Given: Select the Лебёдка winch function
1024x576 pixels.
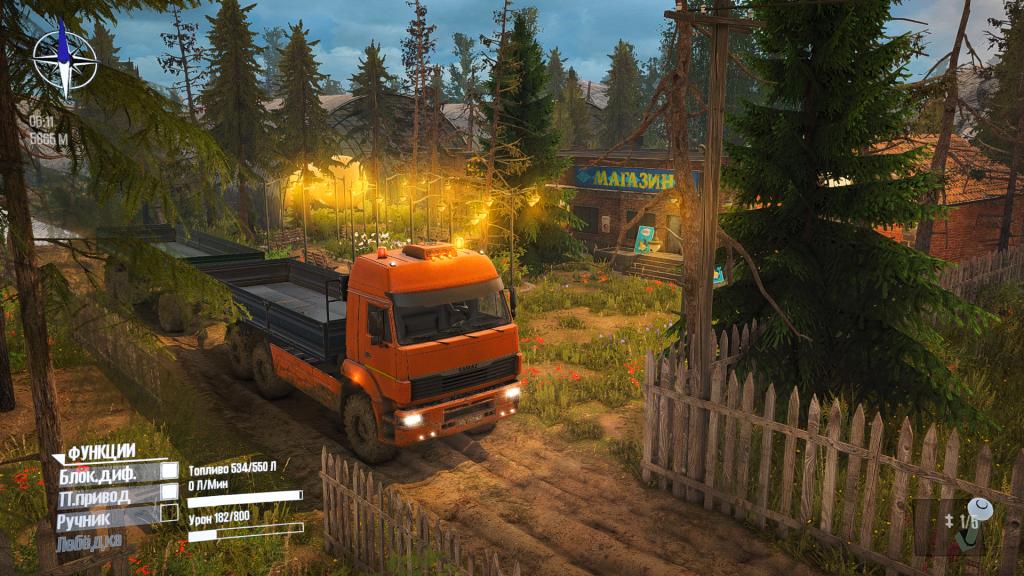Looking at the screenshot, I should coord(86,542).
